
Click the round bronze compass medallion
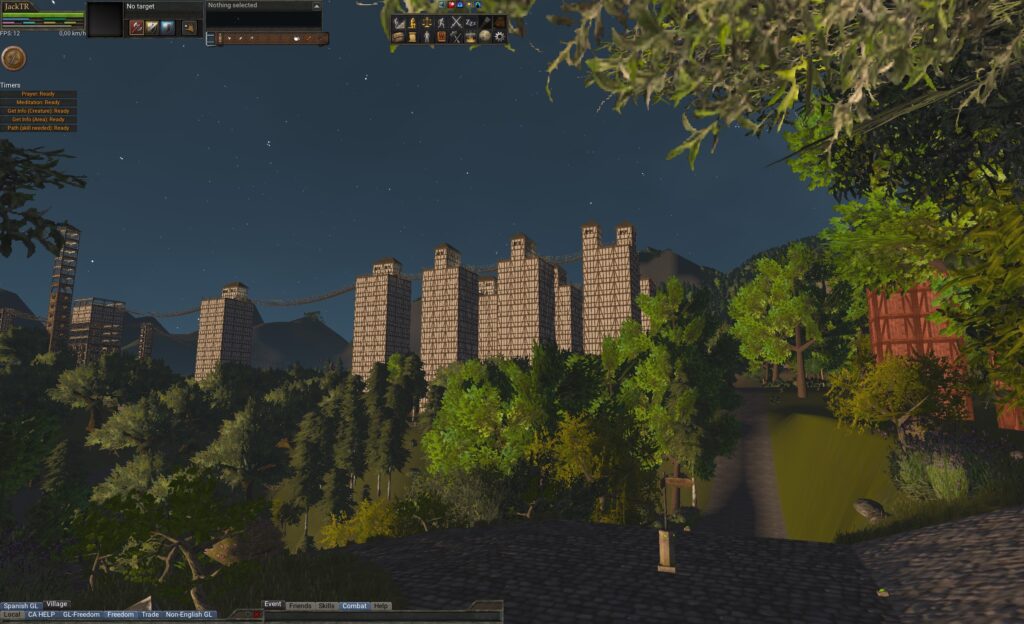click(x=14, y=58)
